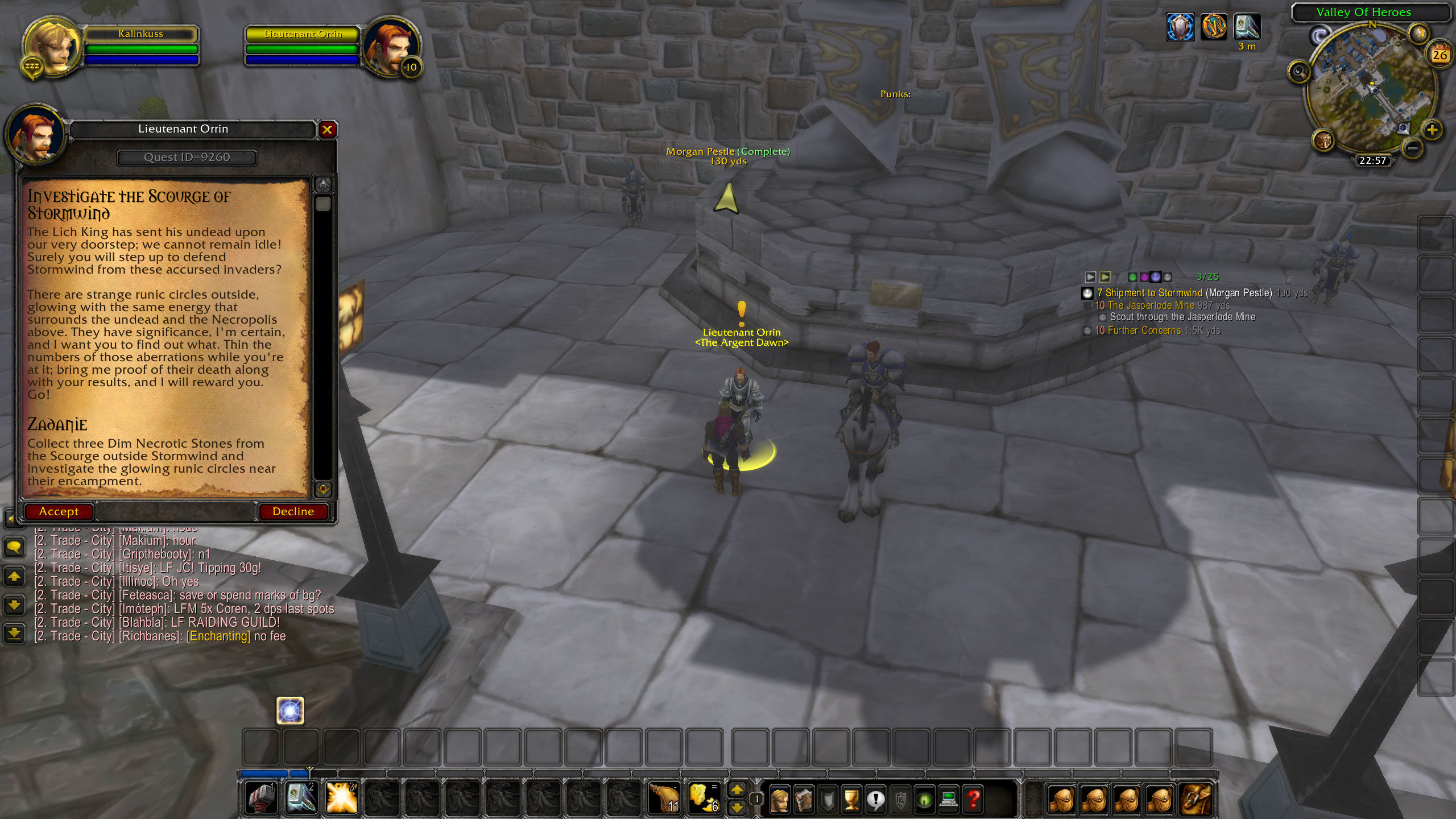Open the chat bubble menu
1456x819 pixels.
pyautogui.click(x=14, y=547)
